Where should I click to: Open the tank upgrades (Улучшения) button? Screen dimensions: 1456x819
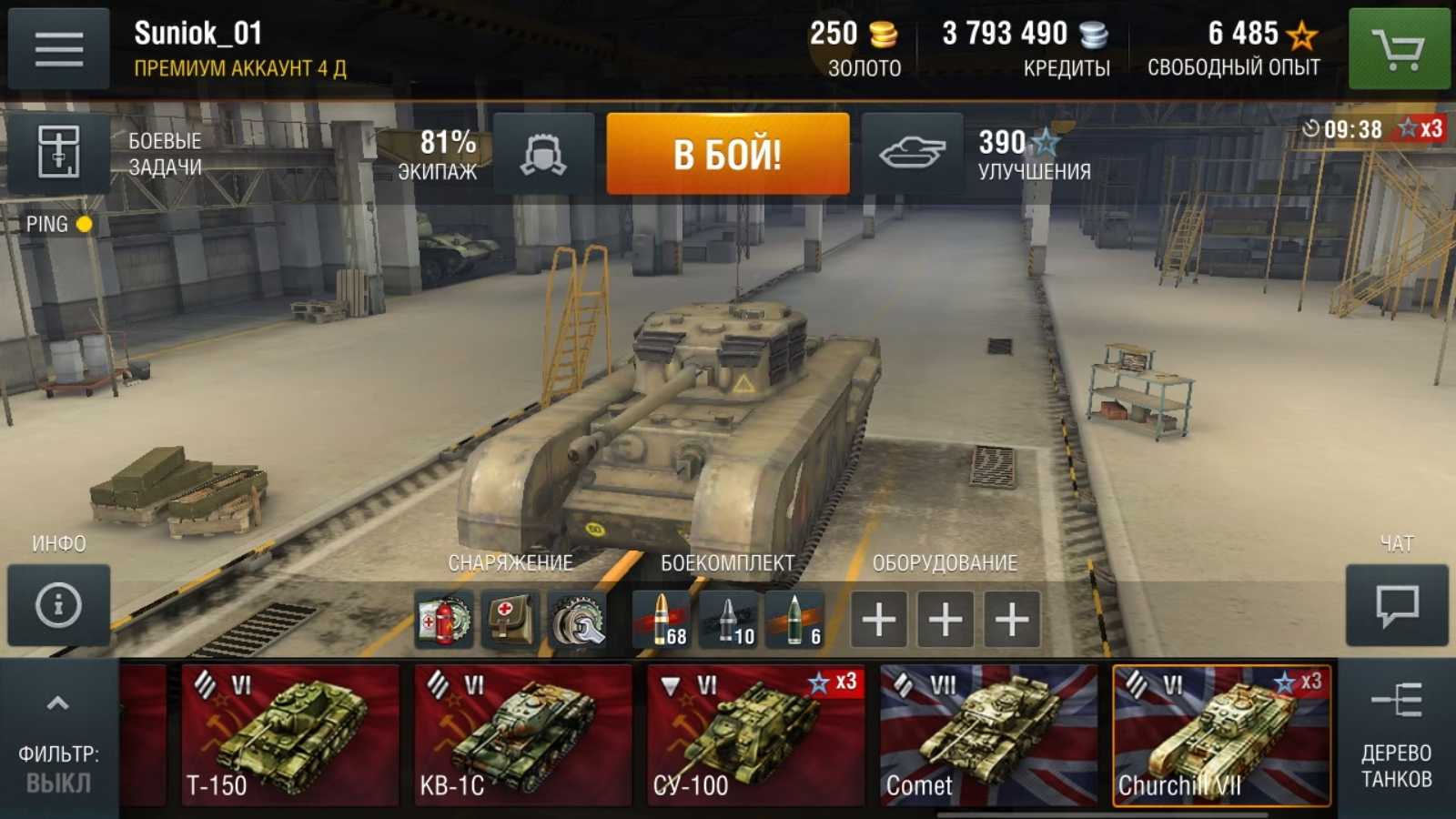912,154
